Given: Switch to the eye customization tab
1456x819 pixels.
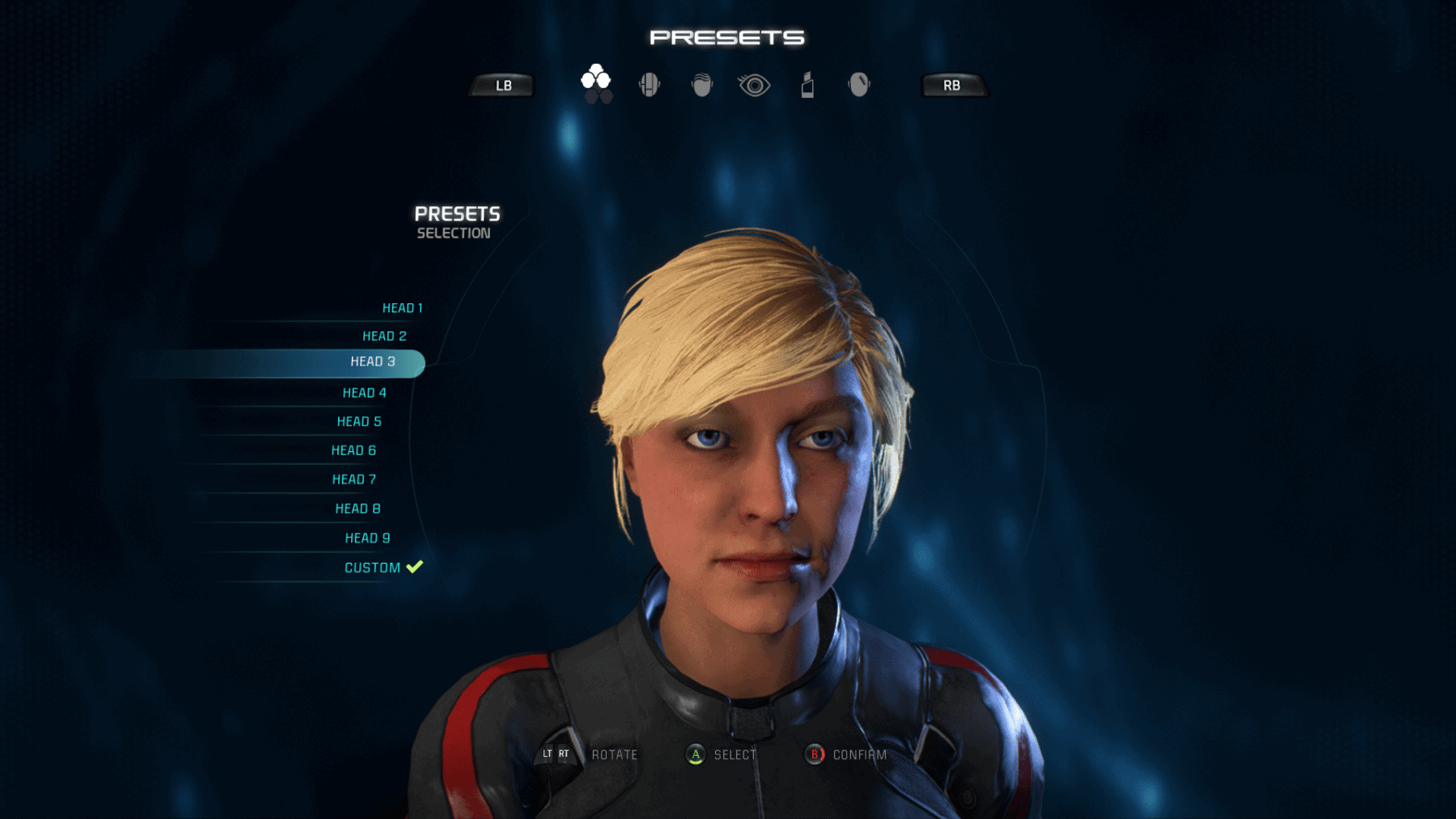Looking at the screenshot, I should [754, 85].
